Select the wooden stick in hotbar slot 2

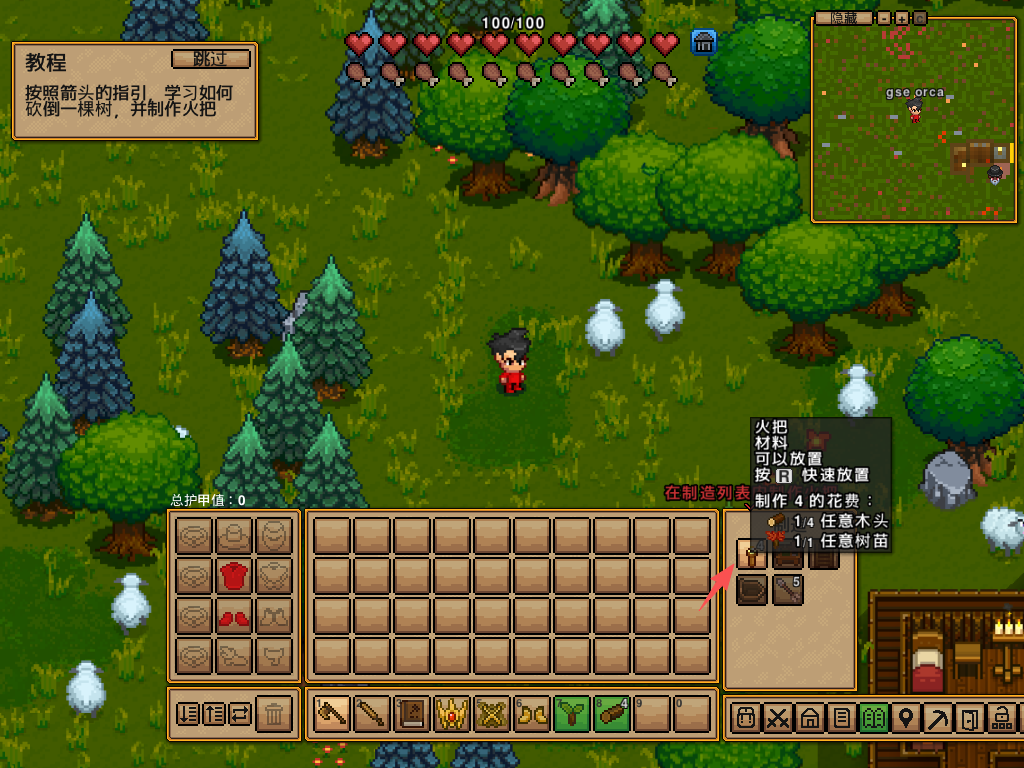[372, 714]
